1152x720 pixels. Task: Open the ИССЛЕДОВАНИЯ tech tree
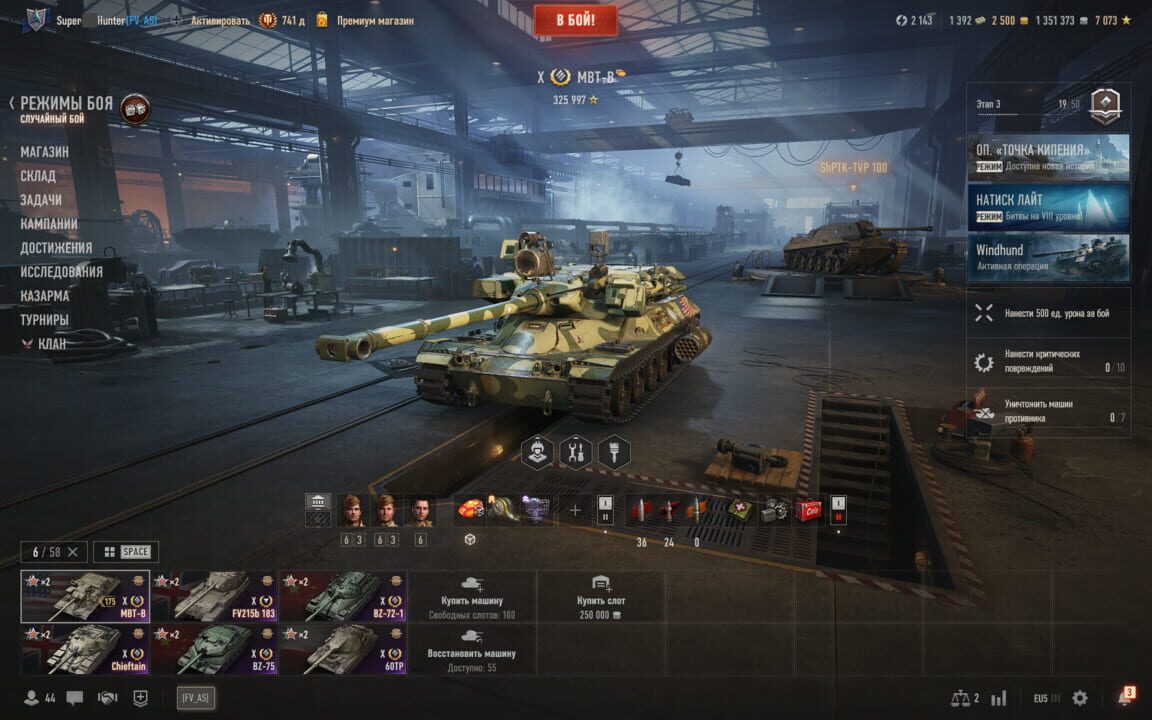tap(61, 272)
